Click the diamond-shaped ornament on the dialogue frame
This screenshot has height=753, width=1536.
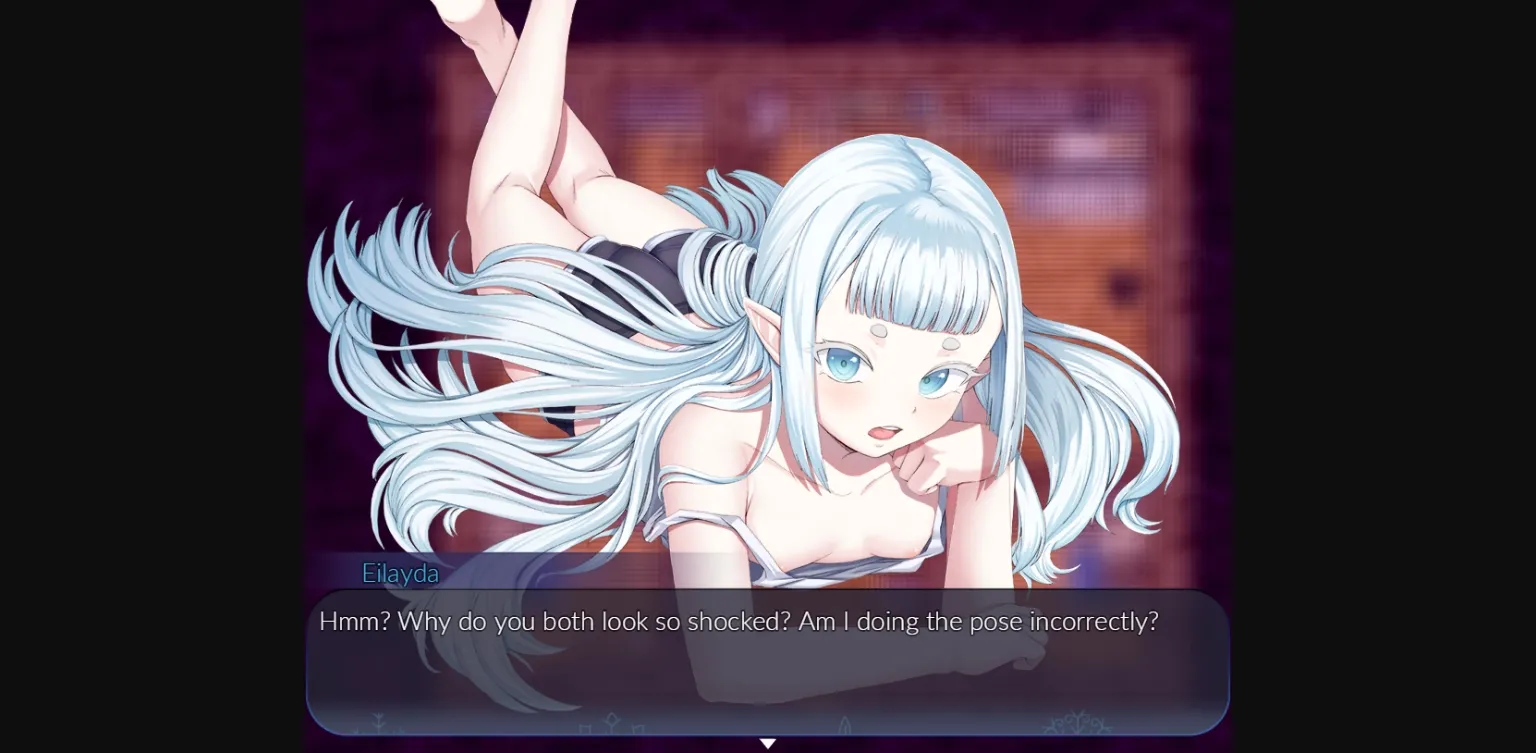pyautogui.click(x=611, y=718)
